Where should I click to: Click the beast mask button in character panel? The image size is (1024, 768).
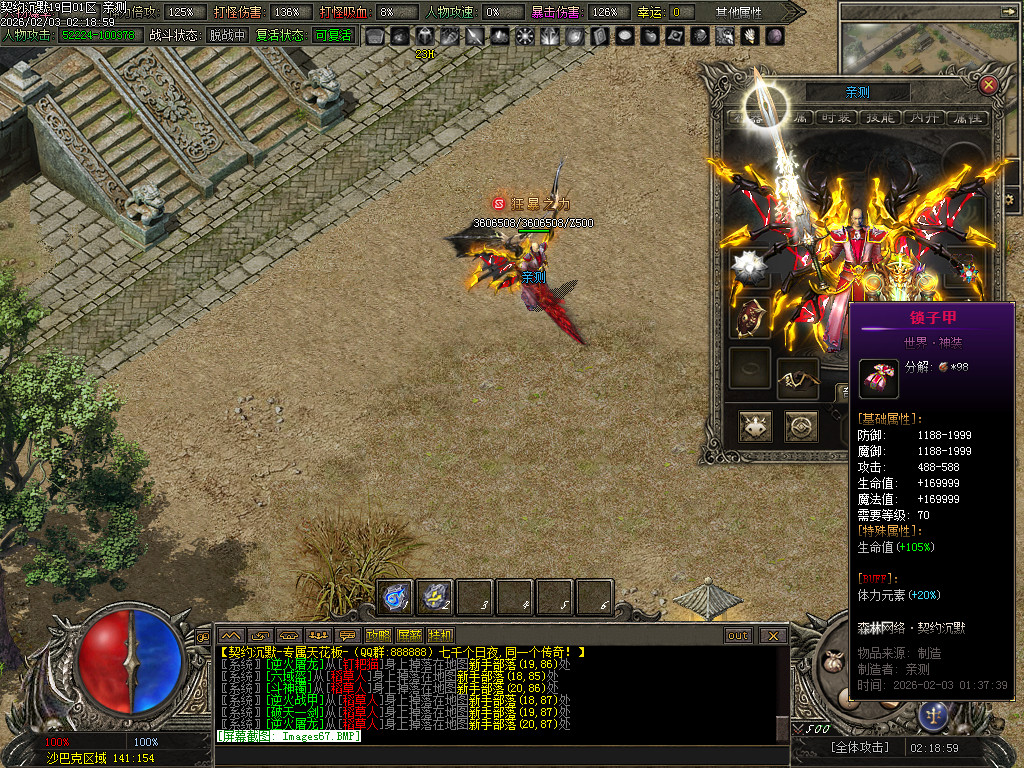point(755,427)
